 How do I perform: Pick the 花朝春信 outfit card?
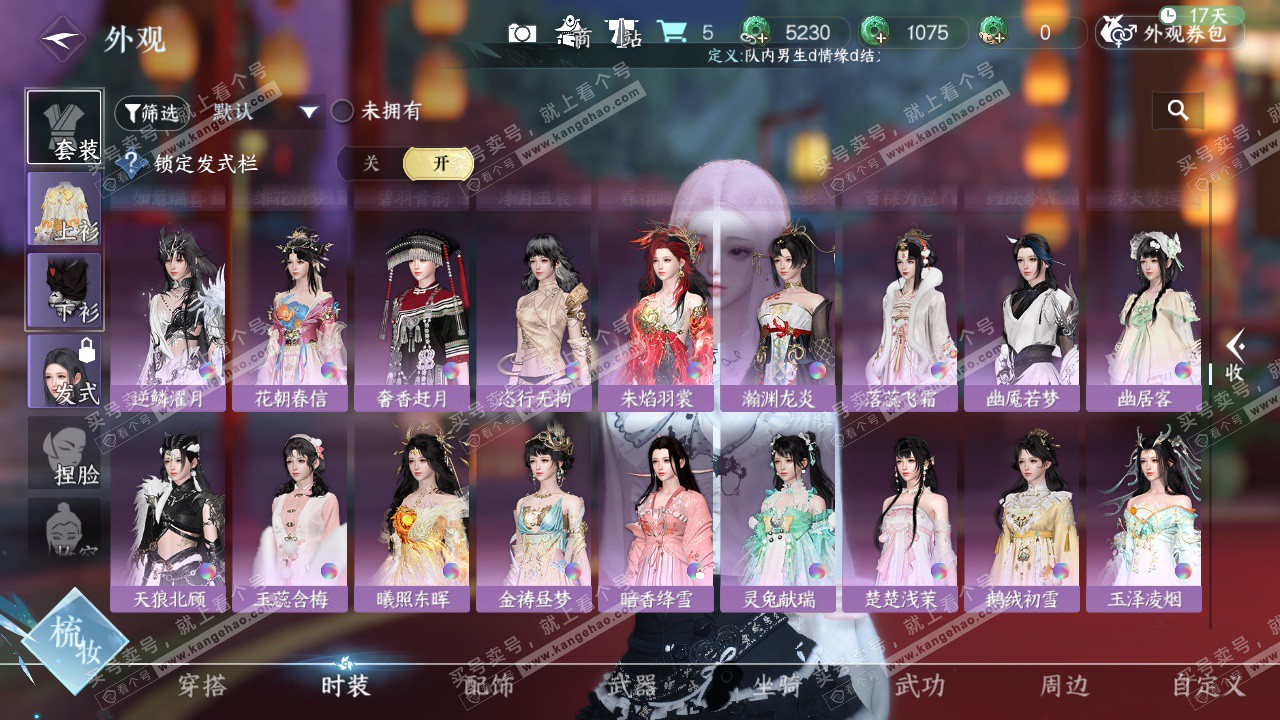point(290,320)
